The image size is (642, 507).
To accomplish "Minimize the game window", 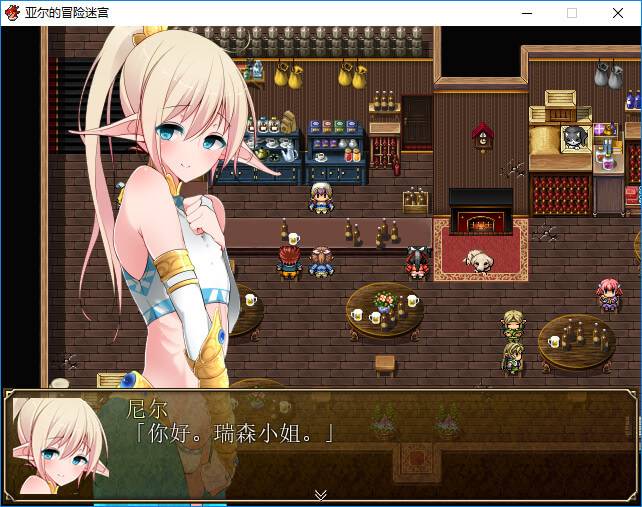I will coord(526,13).
